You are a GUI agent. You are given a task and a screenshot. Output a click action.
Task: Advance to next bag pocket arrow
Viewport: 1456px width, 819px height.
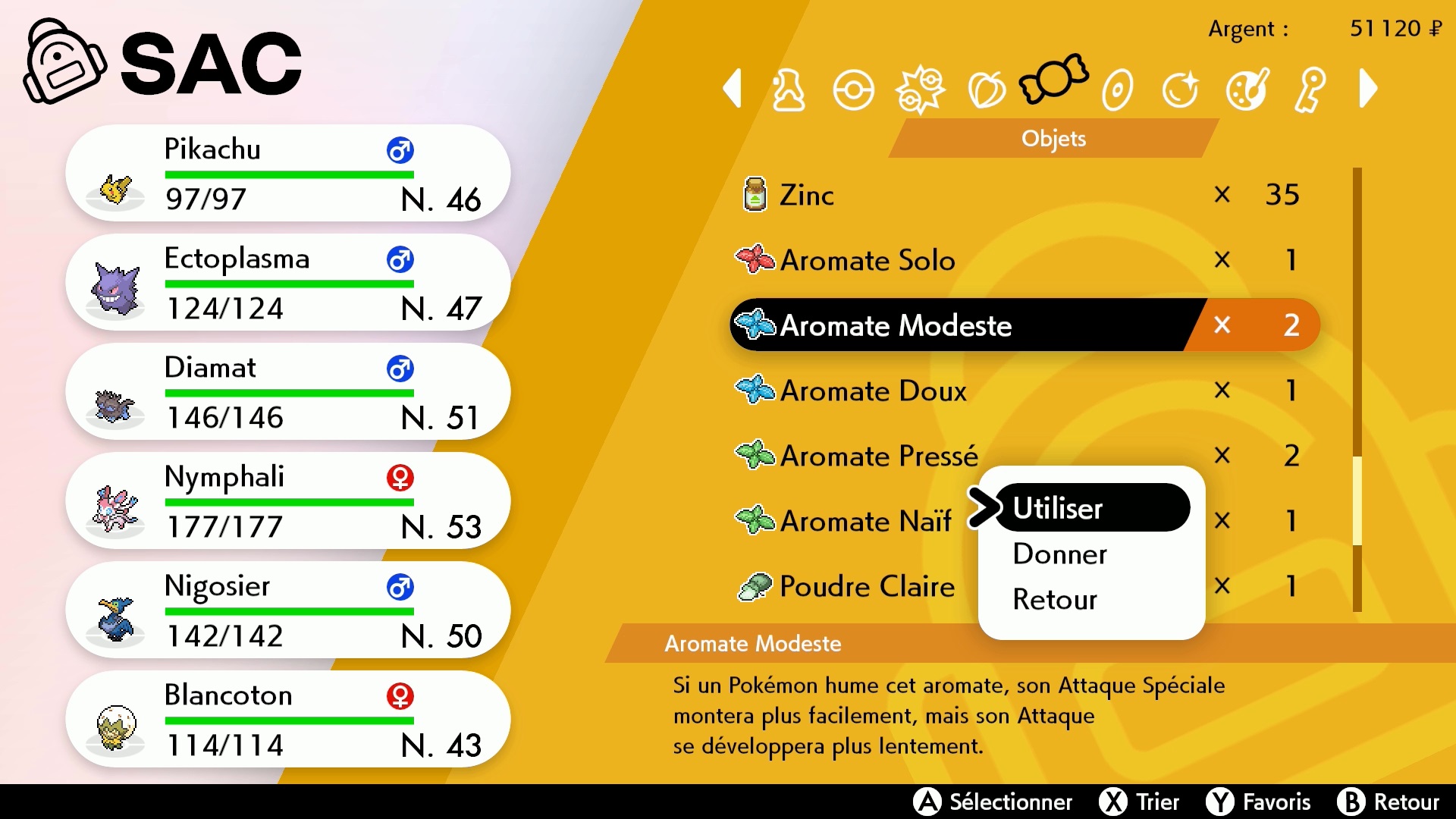coord(1369,89)
